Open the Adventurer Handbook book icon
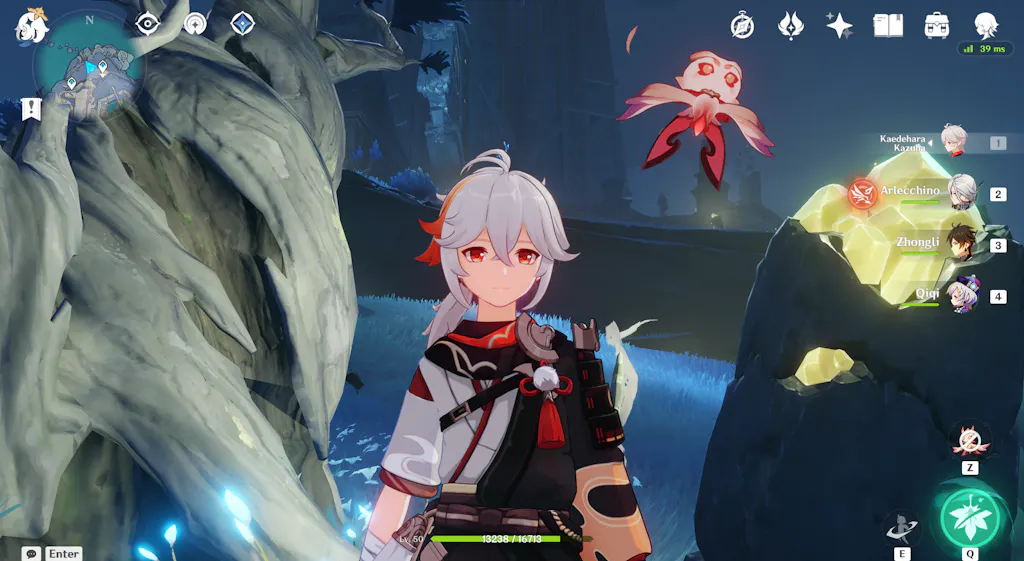 click(x=888, y=26)
